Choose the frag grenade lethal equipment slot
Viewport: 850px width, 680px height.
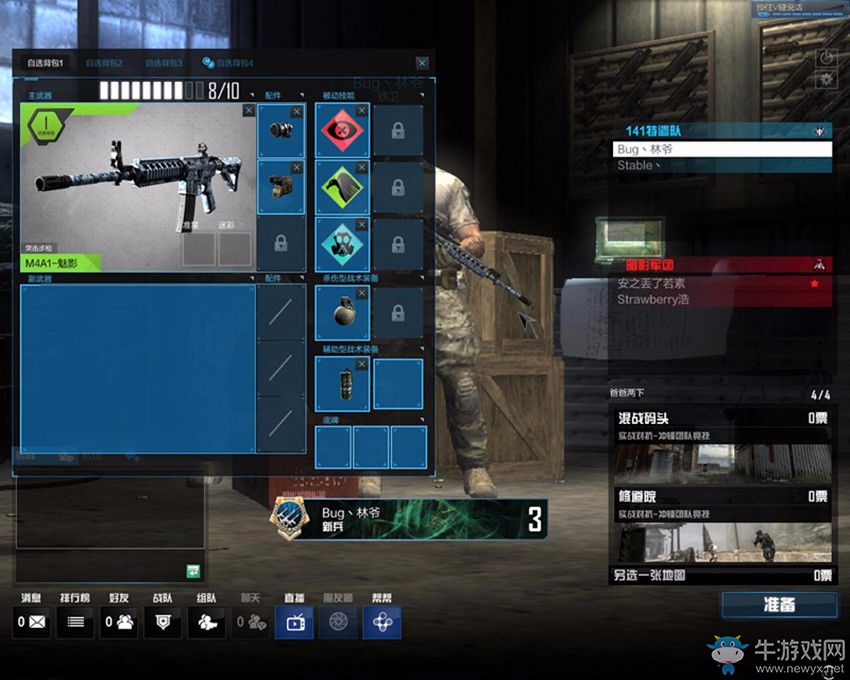point(342,312)
